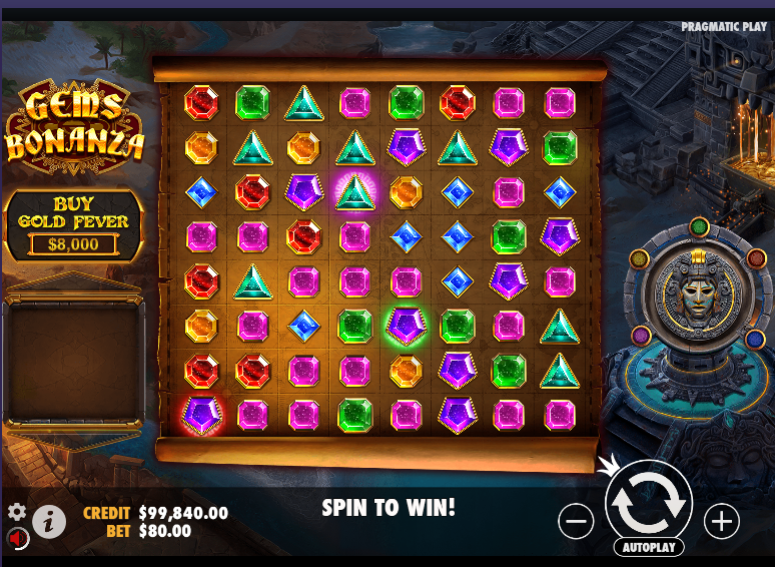Open the settings gear menu

pyautogui.click(x=17, y=512)
